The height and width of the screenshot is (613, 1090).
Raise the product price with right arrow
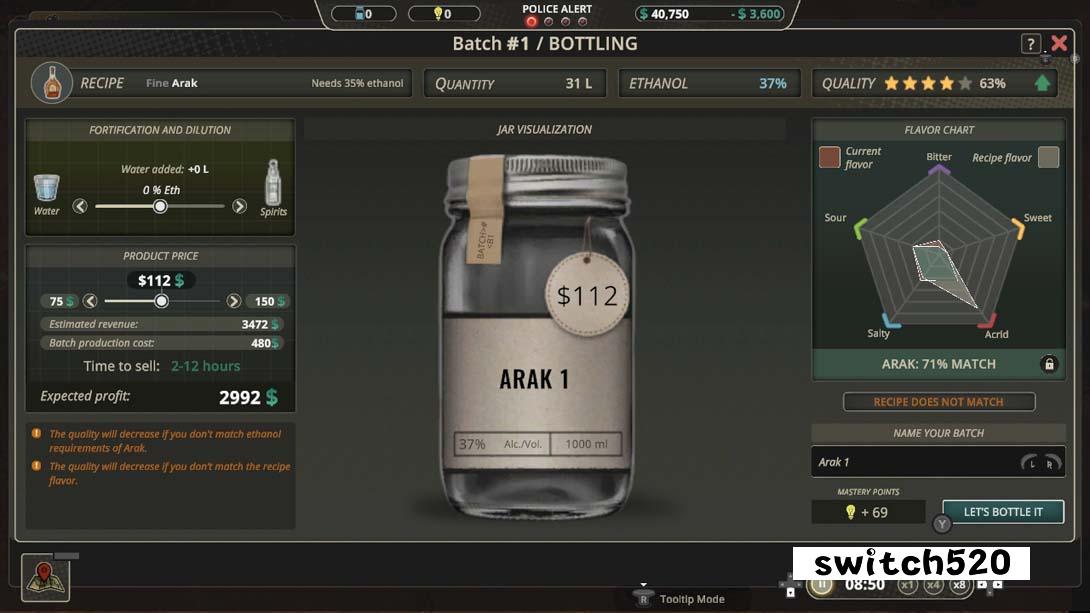(x=234, y=301)
